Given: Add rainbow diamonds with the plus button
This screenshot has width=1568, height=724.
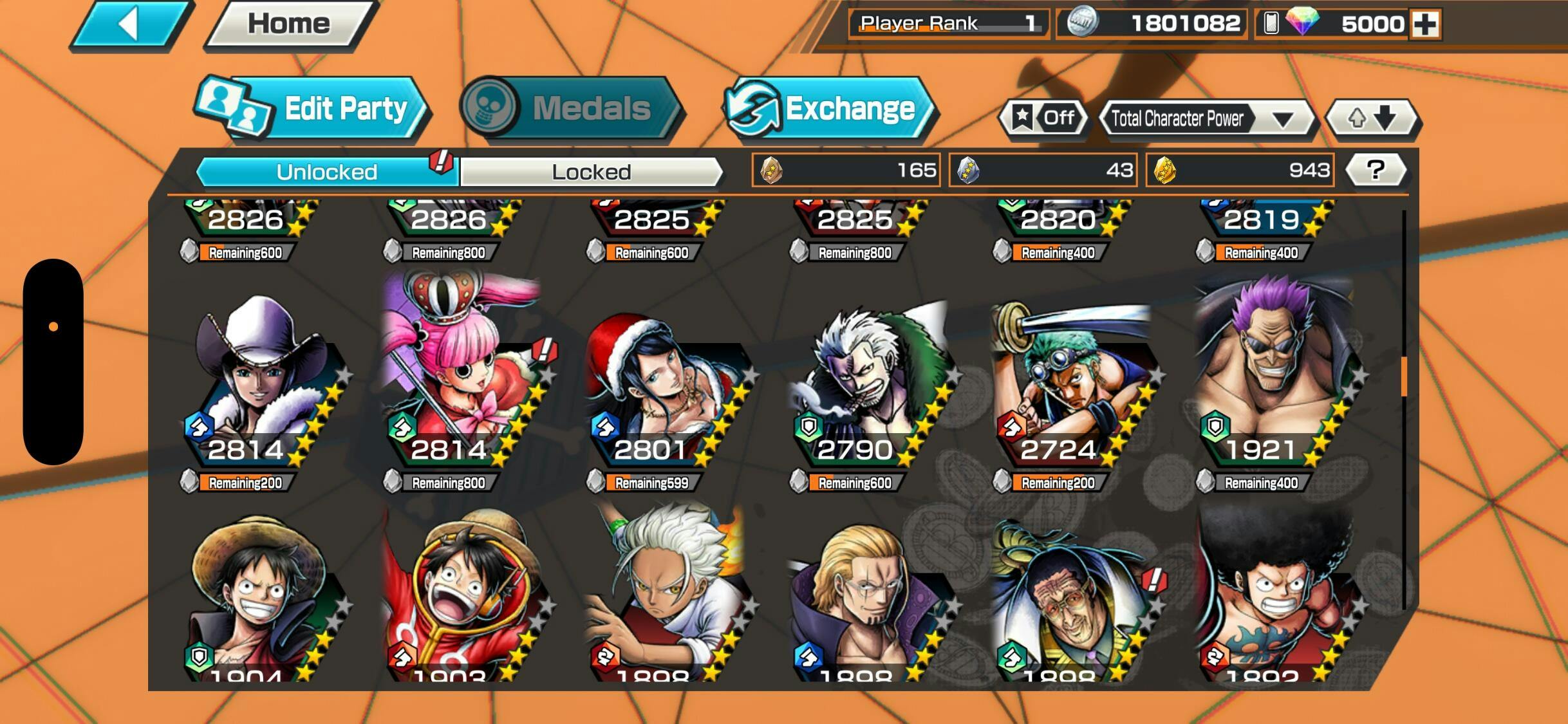Looking at the screenshot, I should click(1425, 24).
